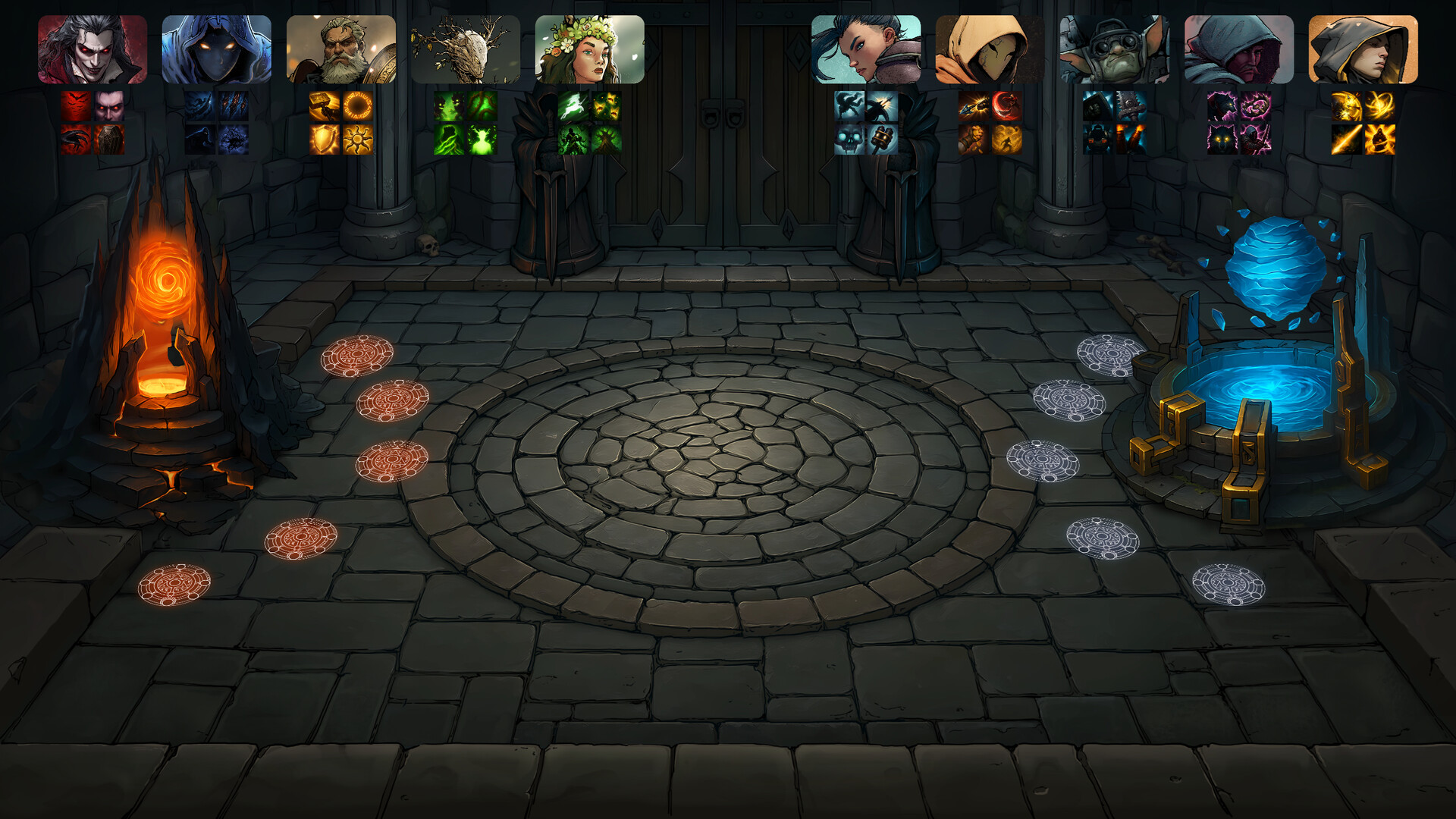Select the golden hammer ability icon
The width and height of the screenshot is (1456, 819).
point(325,107)
